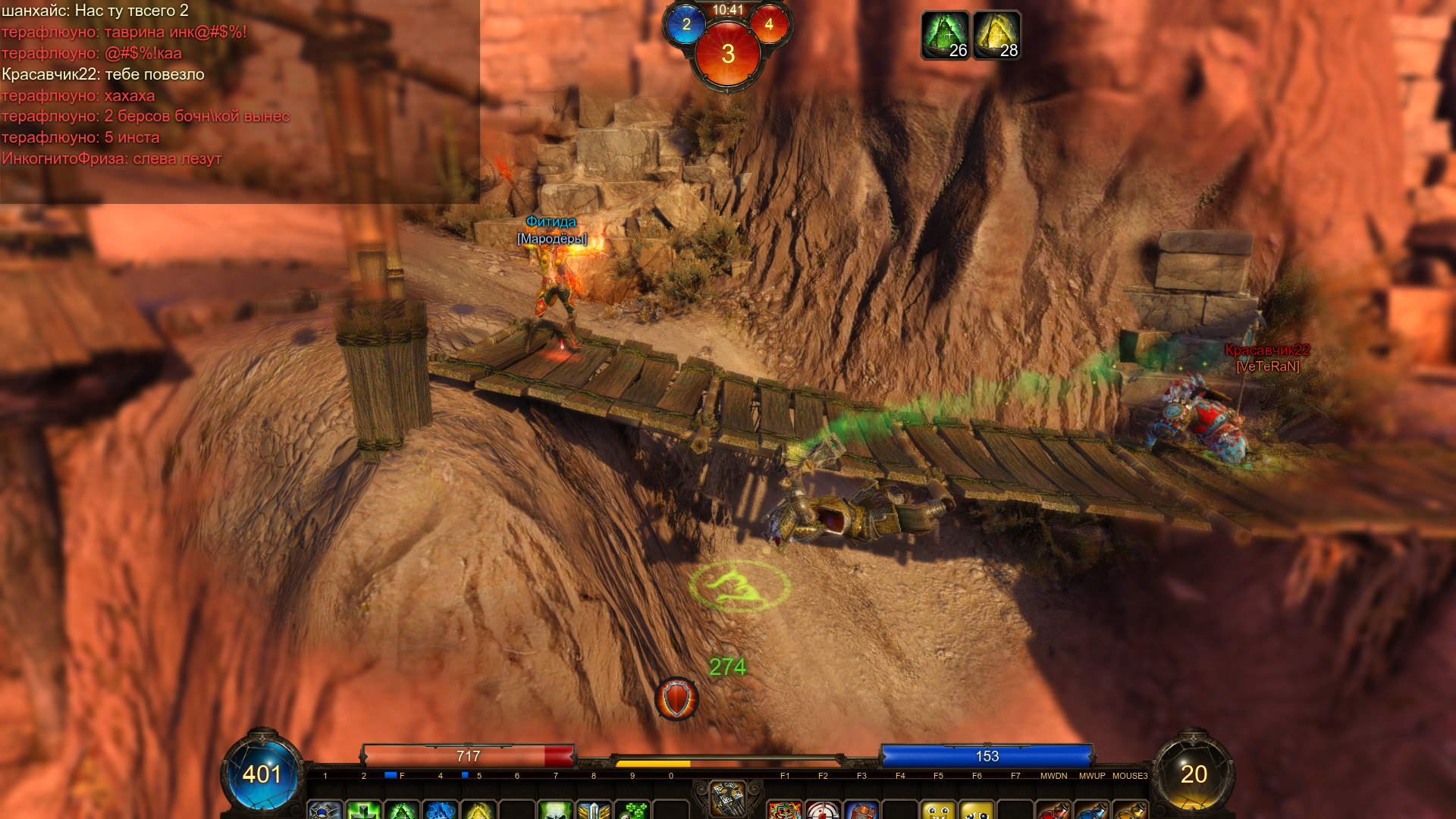Viewport: 1456px width, 819px height.
Task: Drink the red health potion
Action: point(1054,810)
